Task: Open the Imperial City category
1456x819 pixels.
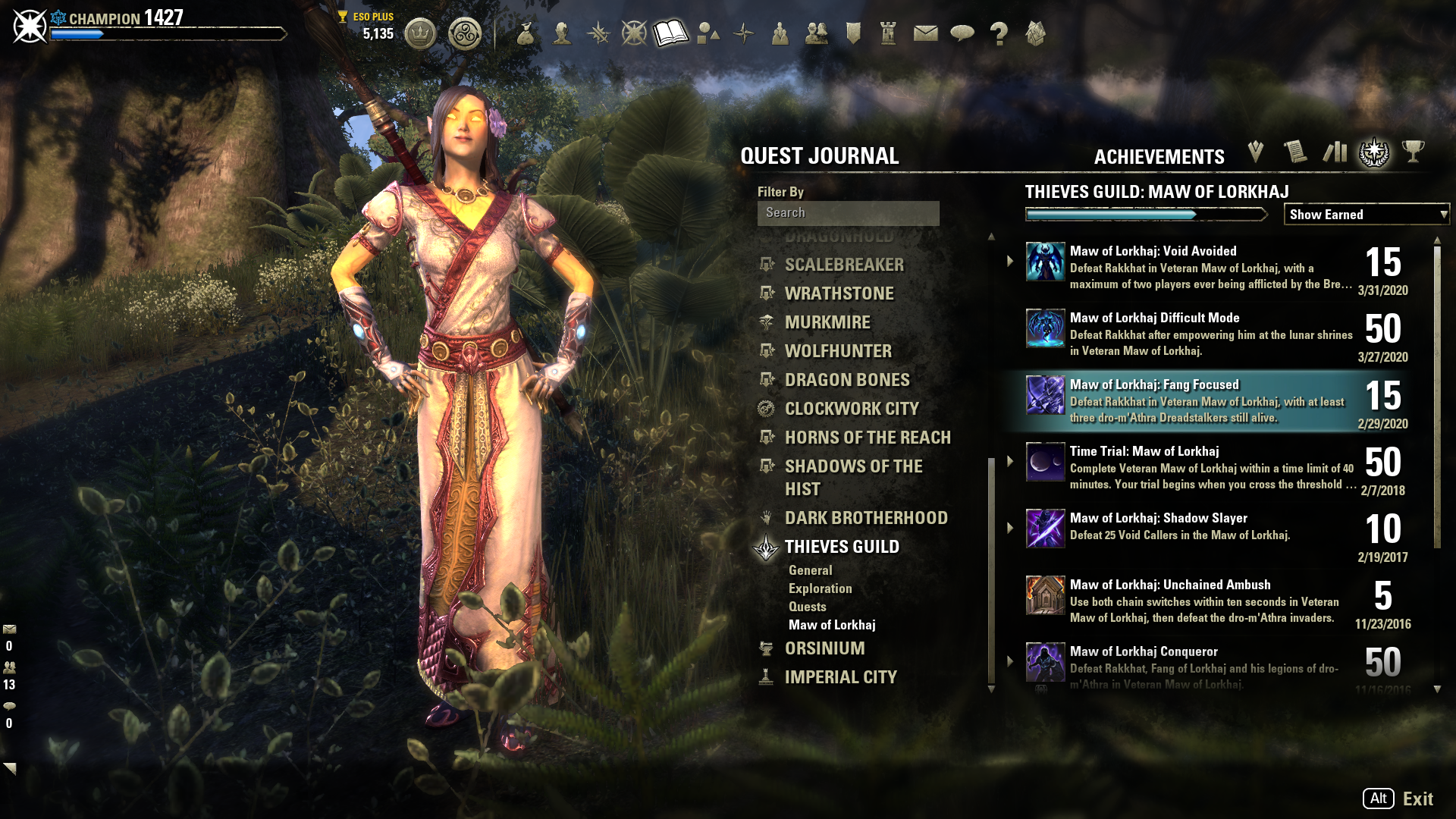Action: [840, 677]
